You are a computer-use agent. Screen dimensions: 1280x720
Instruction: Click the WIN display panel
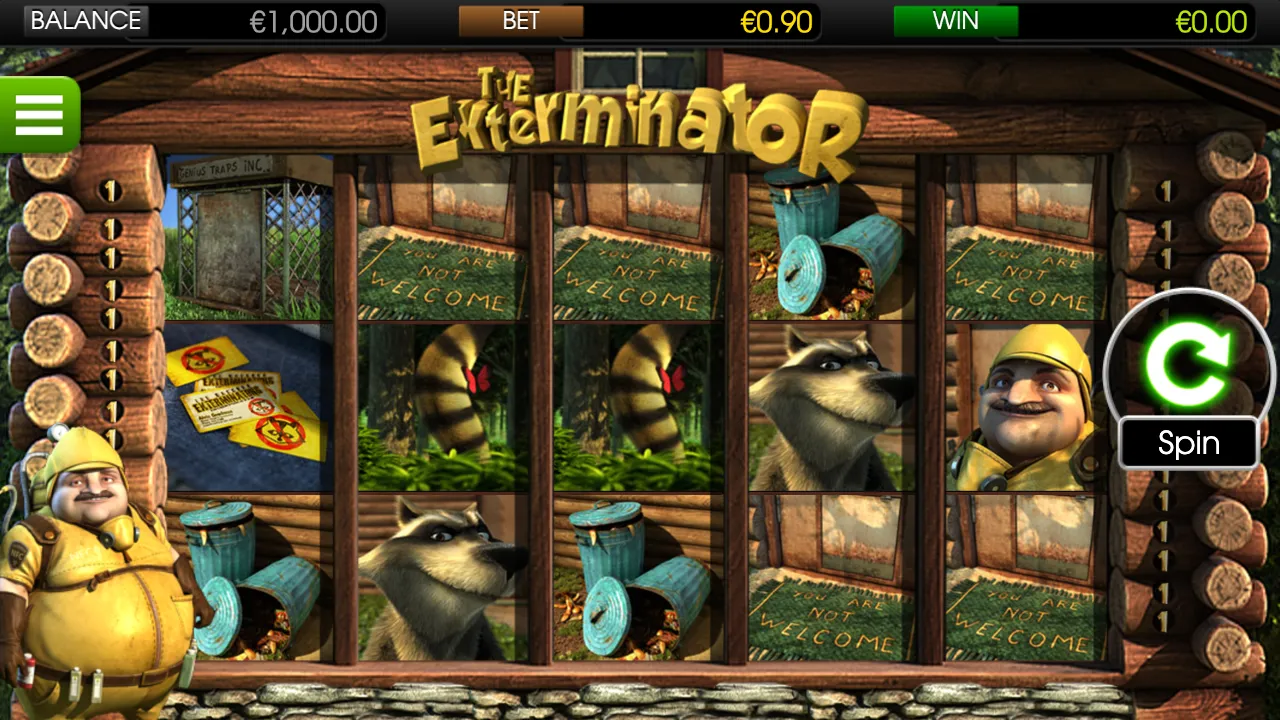click(x=955, y=20)
